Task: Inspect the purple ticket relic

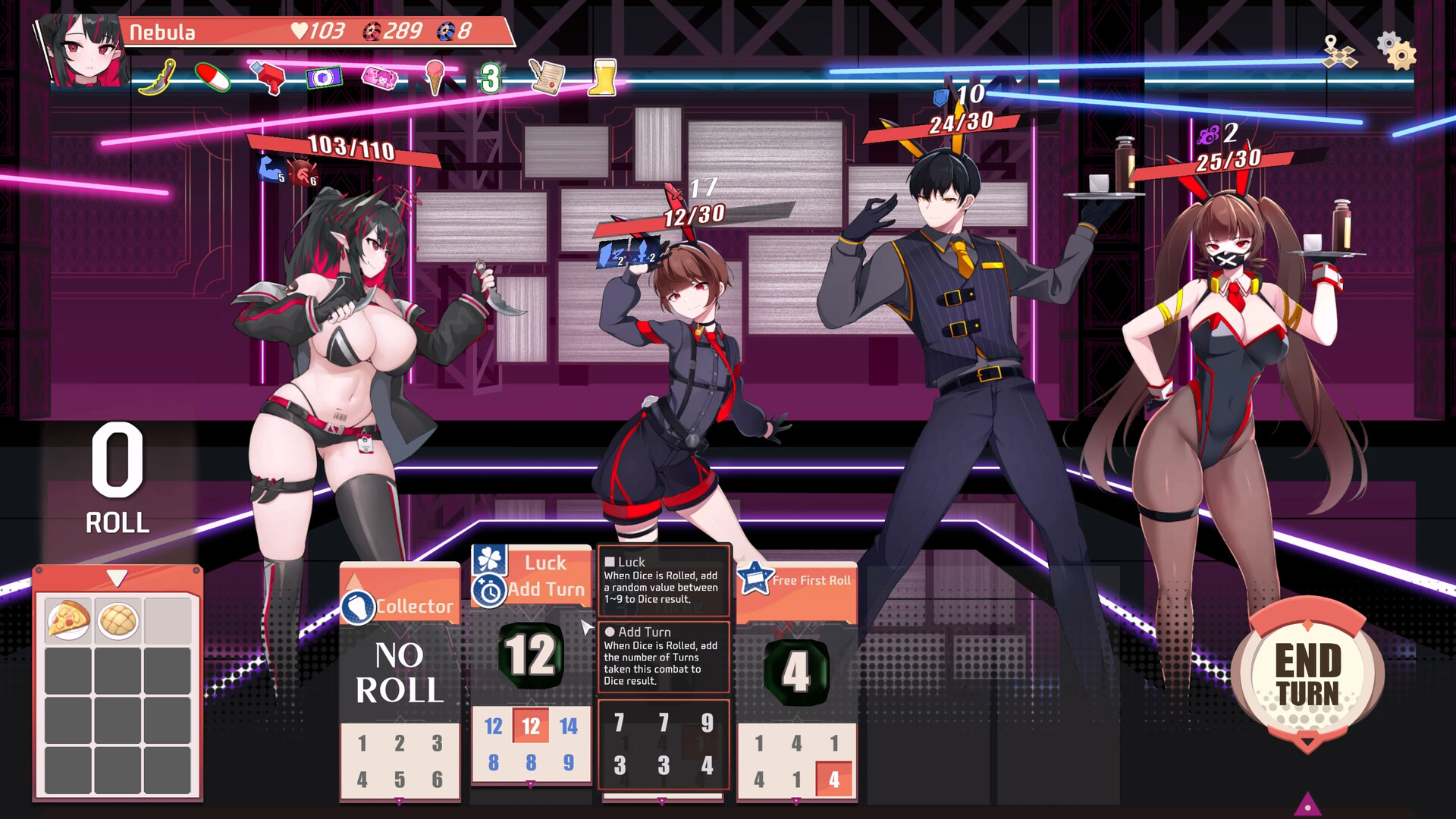Action: tap(324, 77)
